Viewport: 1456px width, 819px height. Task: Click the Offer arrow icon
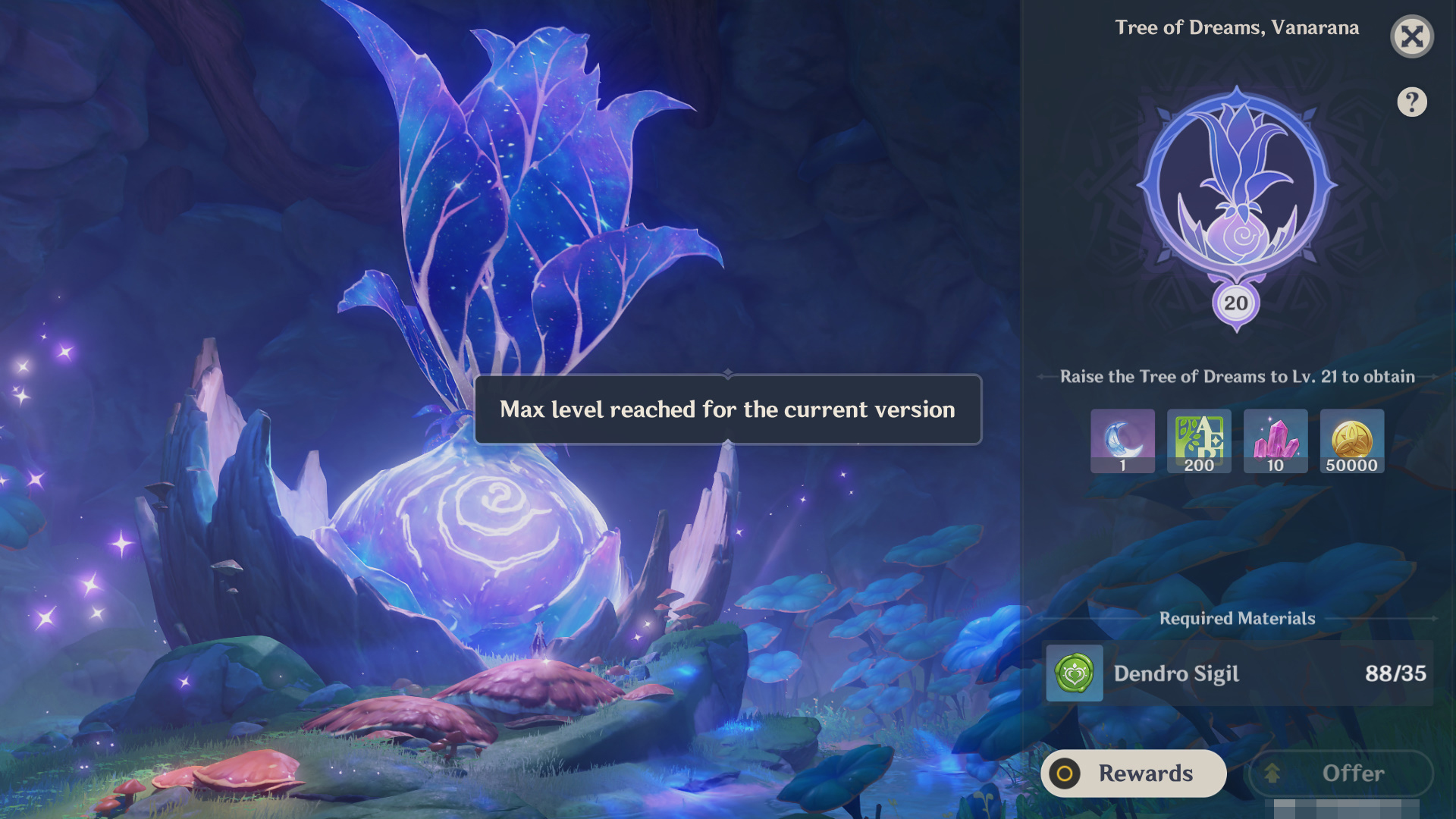click(1272, 773)
